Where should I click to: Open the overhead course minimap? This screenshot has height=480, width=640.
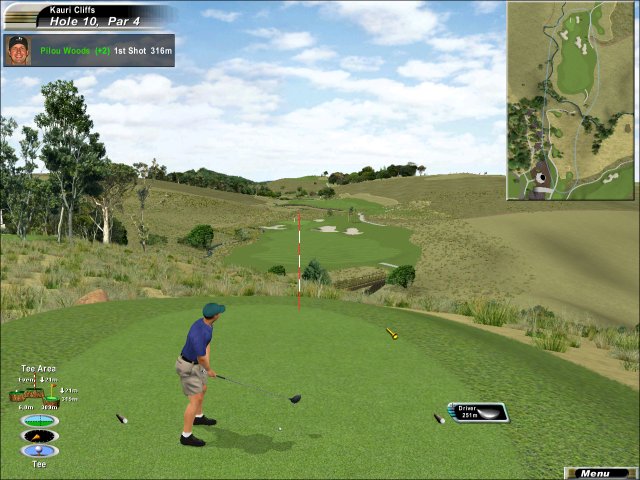point(571,100)
